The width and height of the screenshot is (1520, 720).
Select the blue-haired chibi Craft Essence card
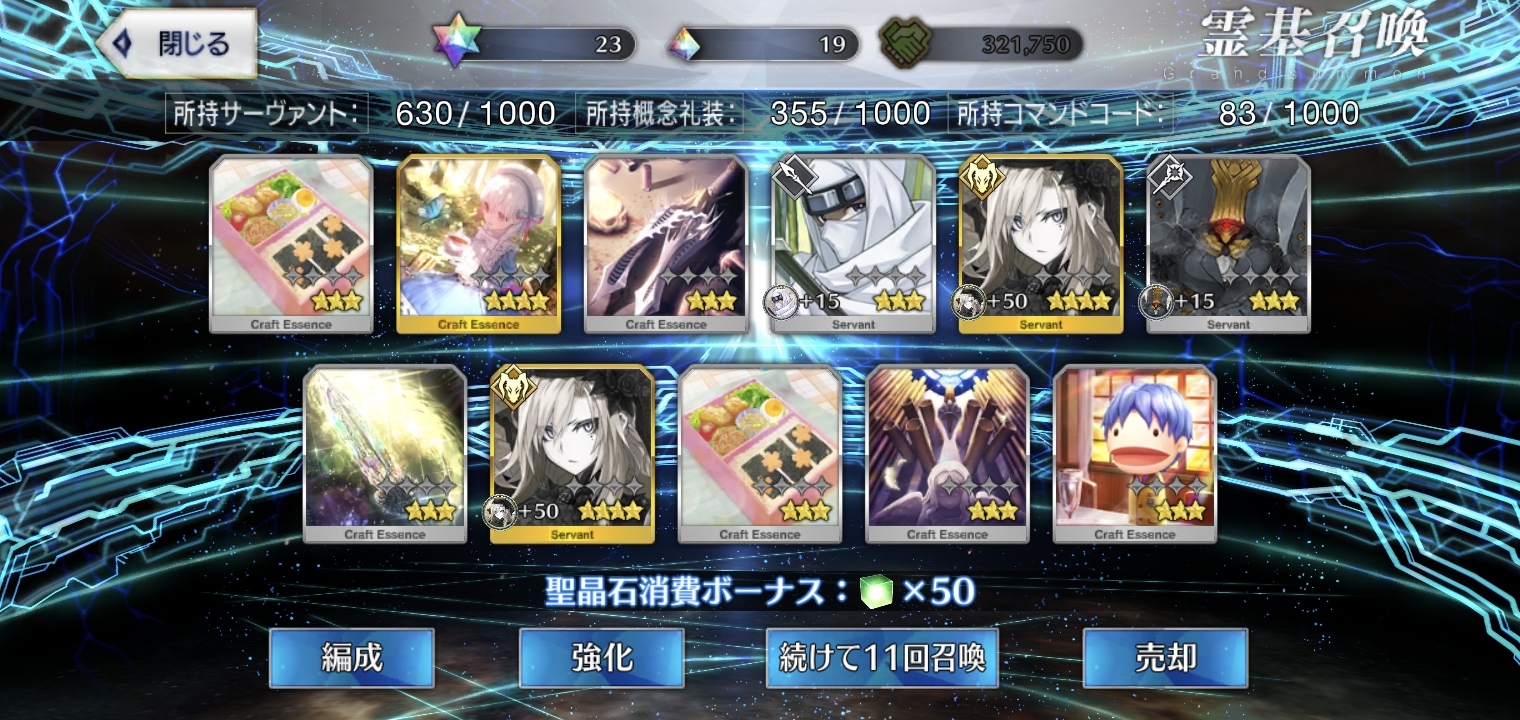pyautogui.click(x=1134, y=453)
